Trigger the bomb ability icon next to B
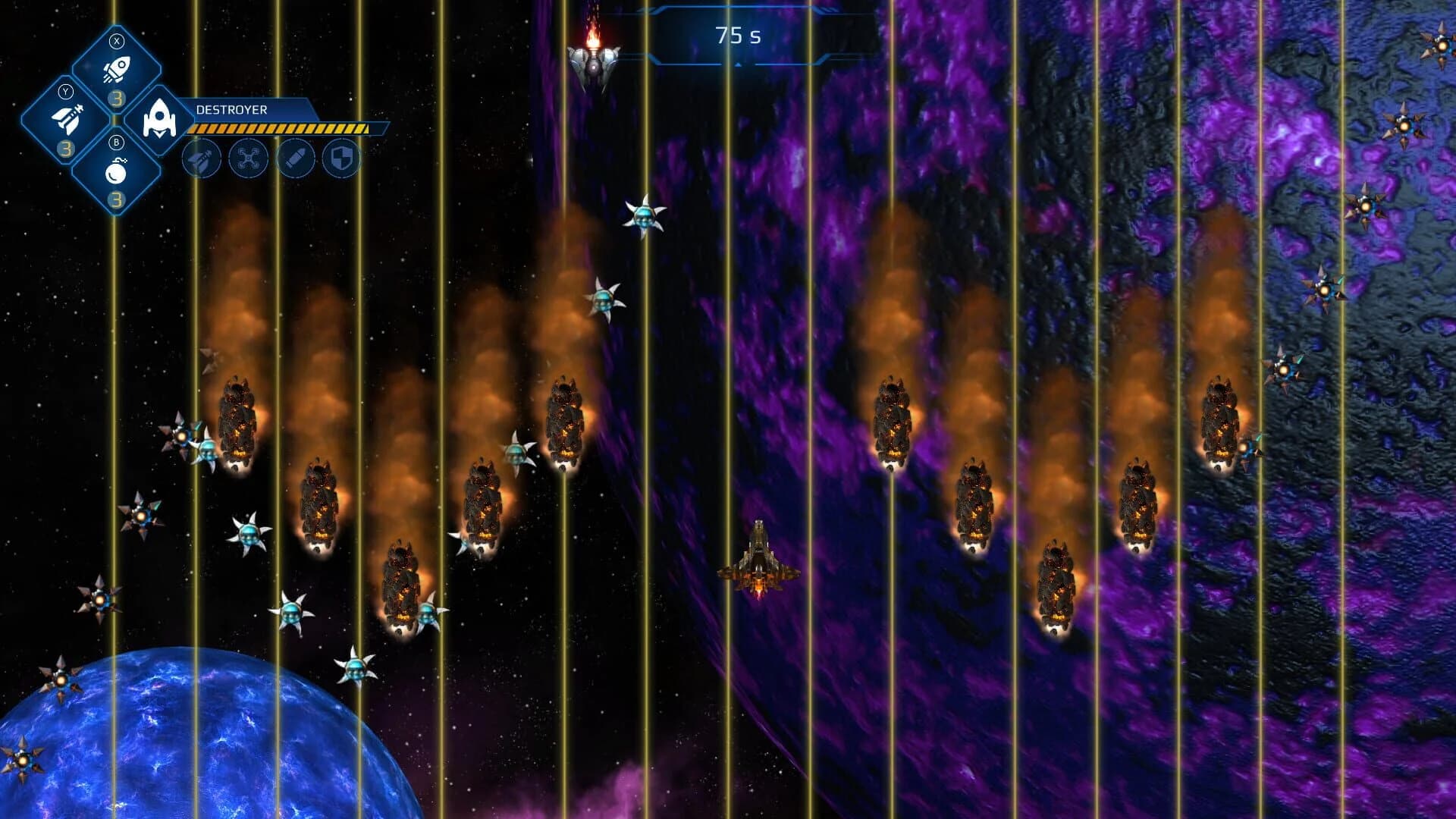The image size is (1456, 819). (x=118, y=171)
